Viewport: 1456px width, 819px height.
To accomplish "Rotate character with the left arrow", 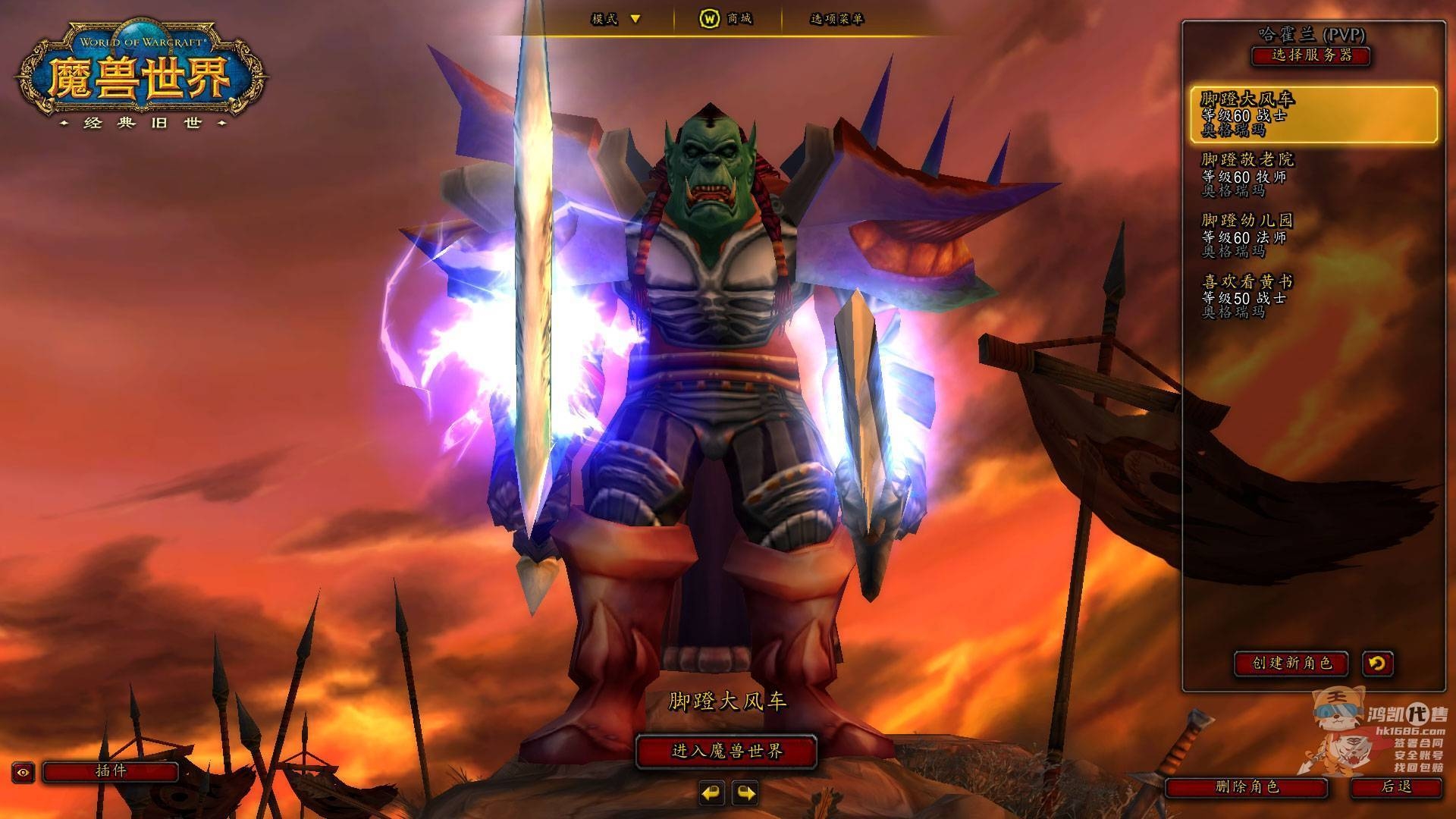I will pyautogui.click(x=711, y=793).
